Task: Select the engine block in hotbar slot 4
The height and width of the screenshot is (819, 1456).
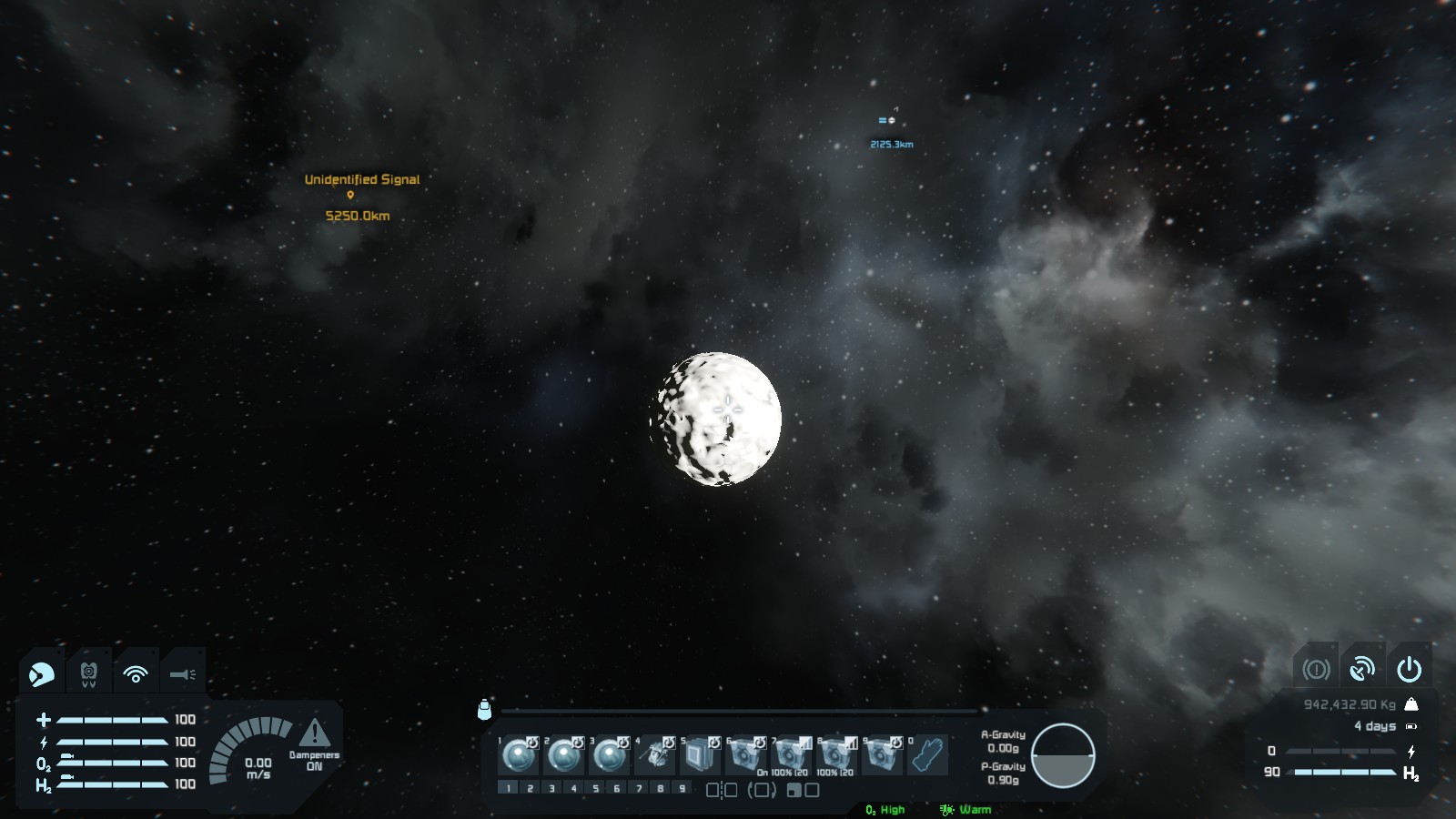Action: [x=655, y=755]
